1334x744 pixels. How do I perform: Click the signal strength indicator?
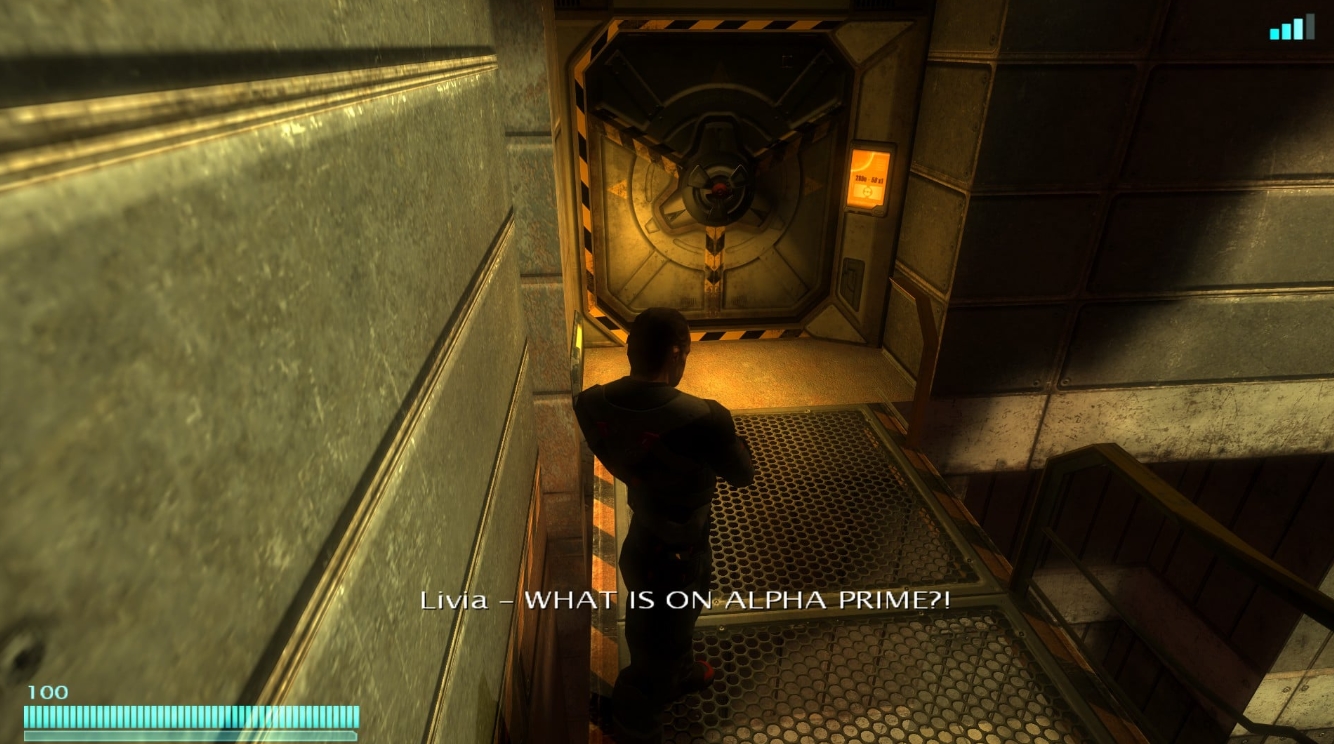(1295, 27)
